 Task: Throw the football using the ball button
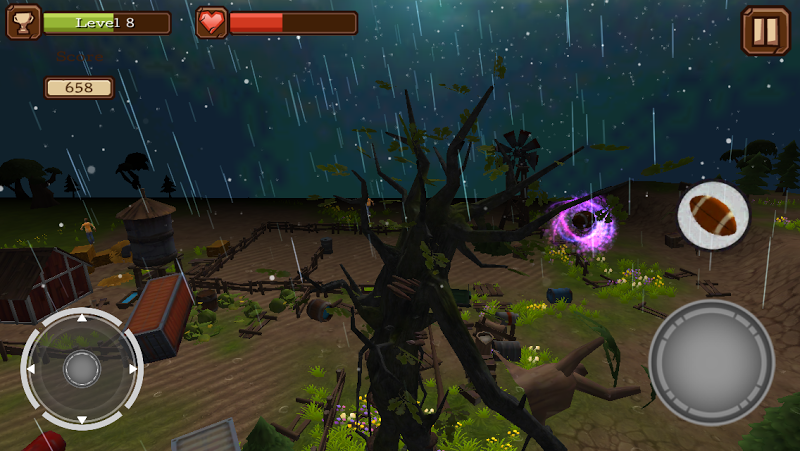[x=713, y=215]
